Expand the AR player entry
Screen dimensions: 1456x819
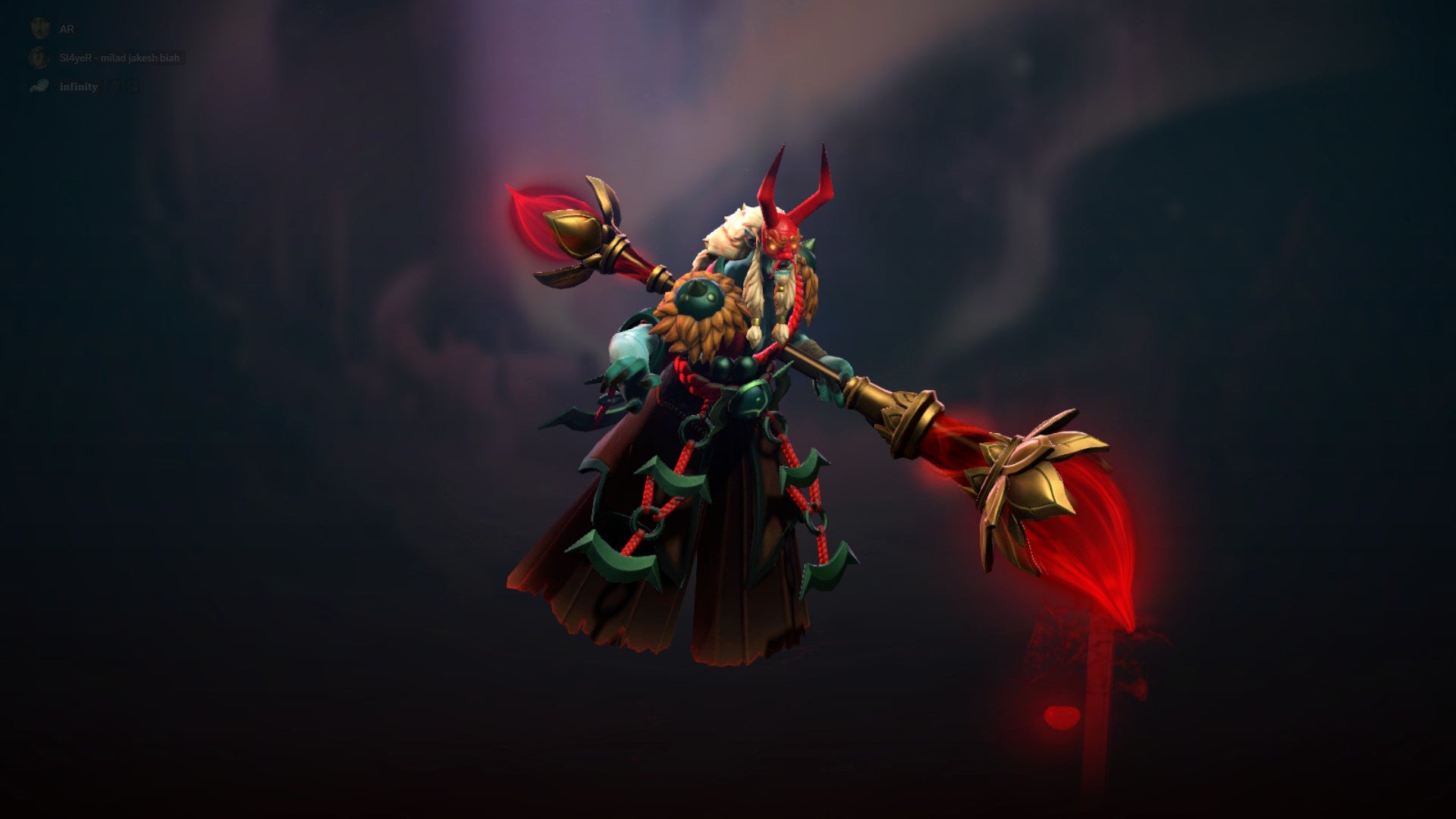tap(67, 28)
